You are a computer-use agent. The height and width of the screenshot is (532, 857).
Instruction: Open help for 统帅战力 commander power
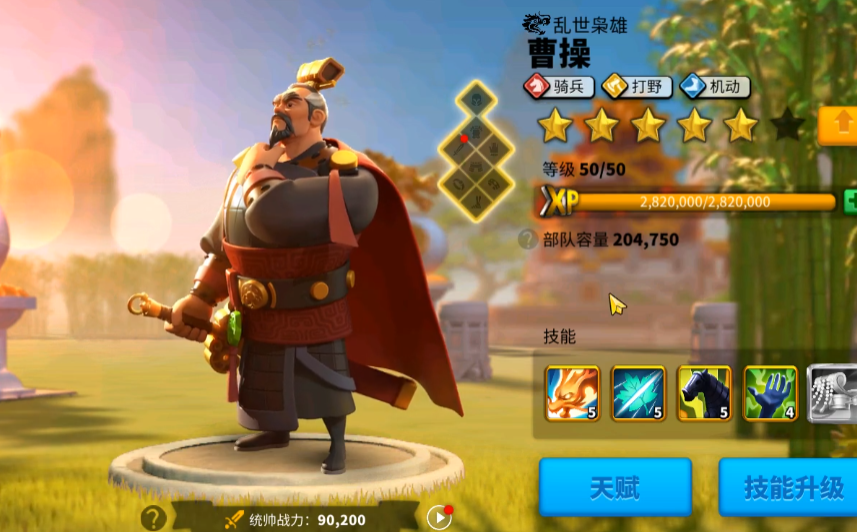click(x=153, y=518)
